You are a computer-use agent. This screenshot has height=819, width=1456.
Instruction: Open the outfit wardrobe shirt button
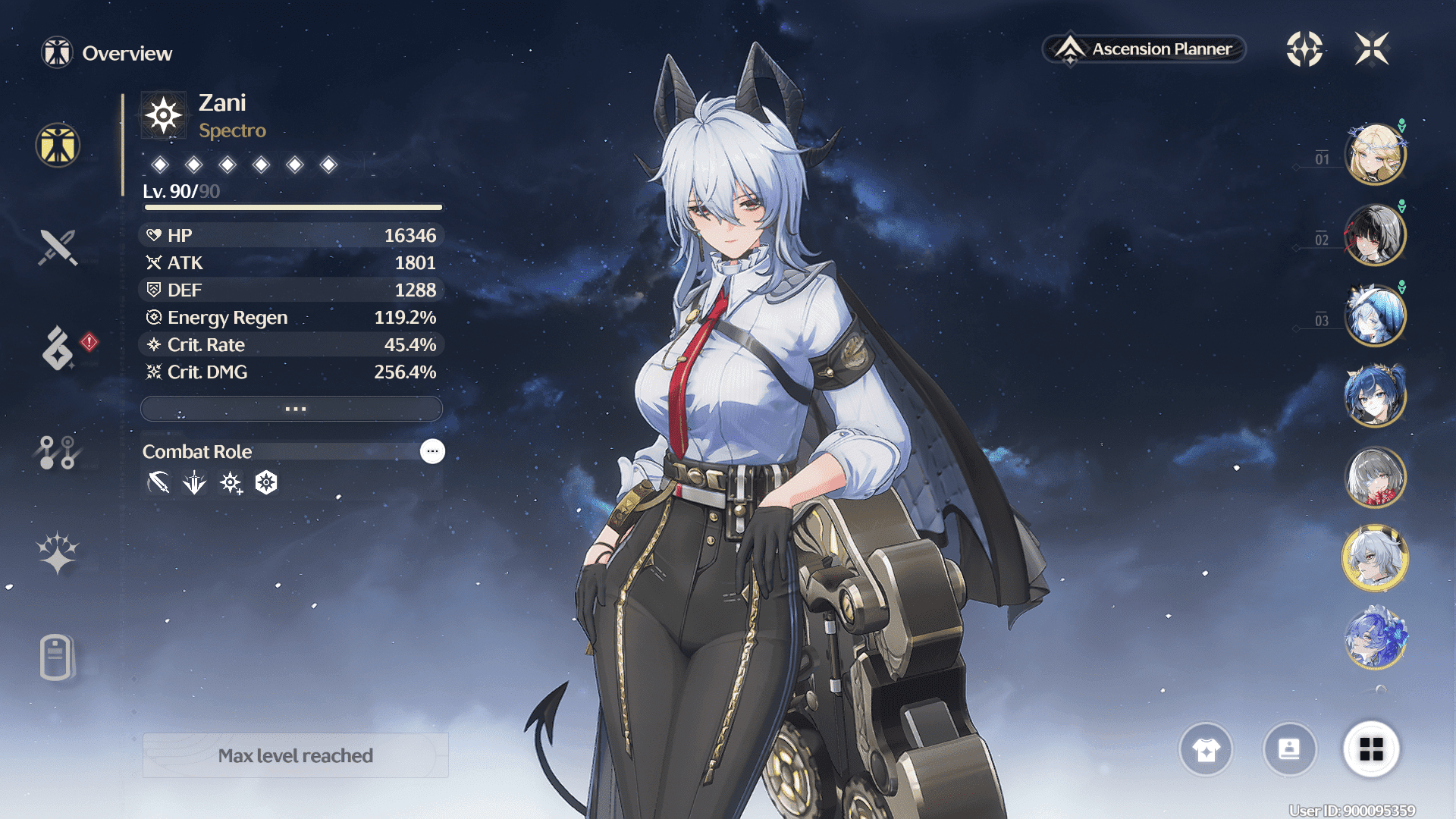pos(1206,749)
